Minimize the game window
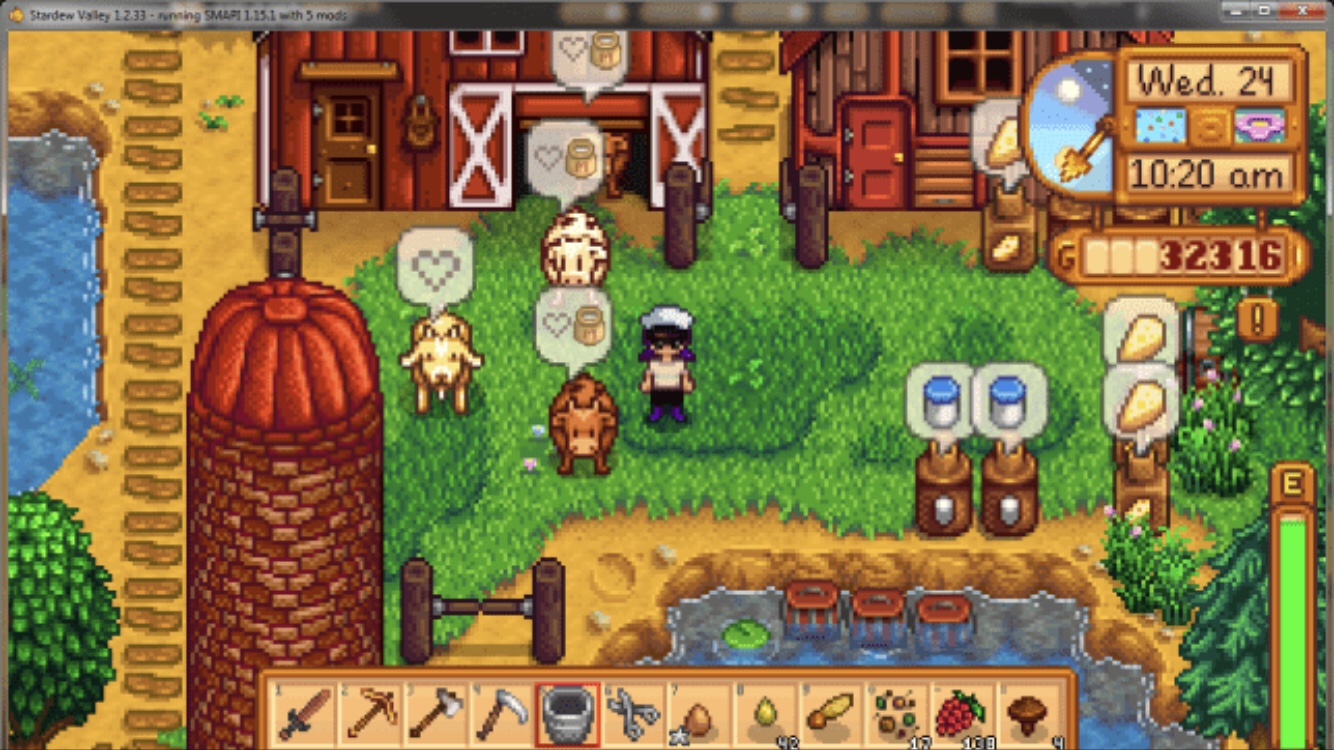The width and height of the screenshot is (1334, 750). pyautogui.click(x=1236, y=11)
